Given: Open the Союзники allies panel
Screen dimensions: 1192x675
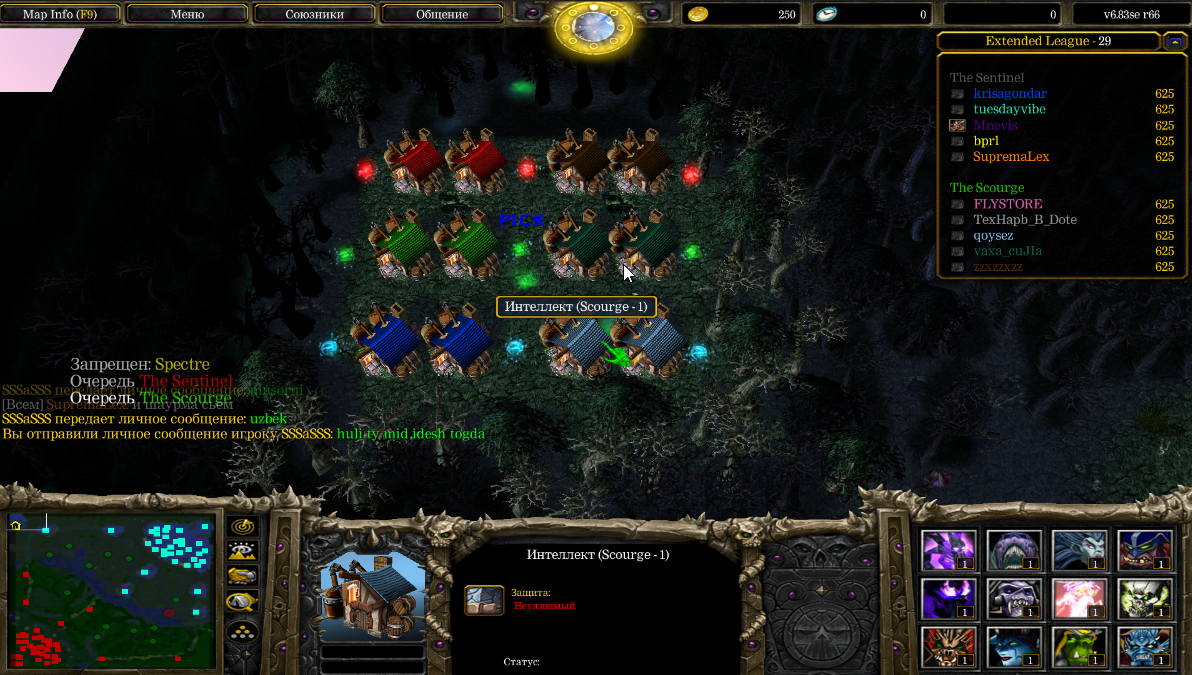Looking at the screenshot, I should point(314,14).
